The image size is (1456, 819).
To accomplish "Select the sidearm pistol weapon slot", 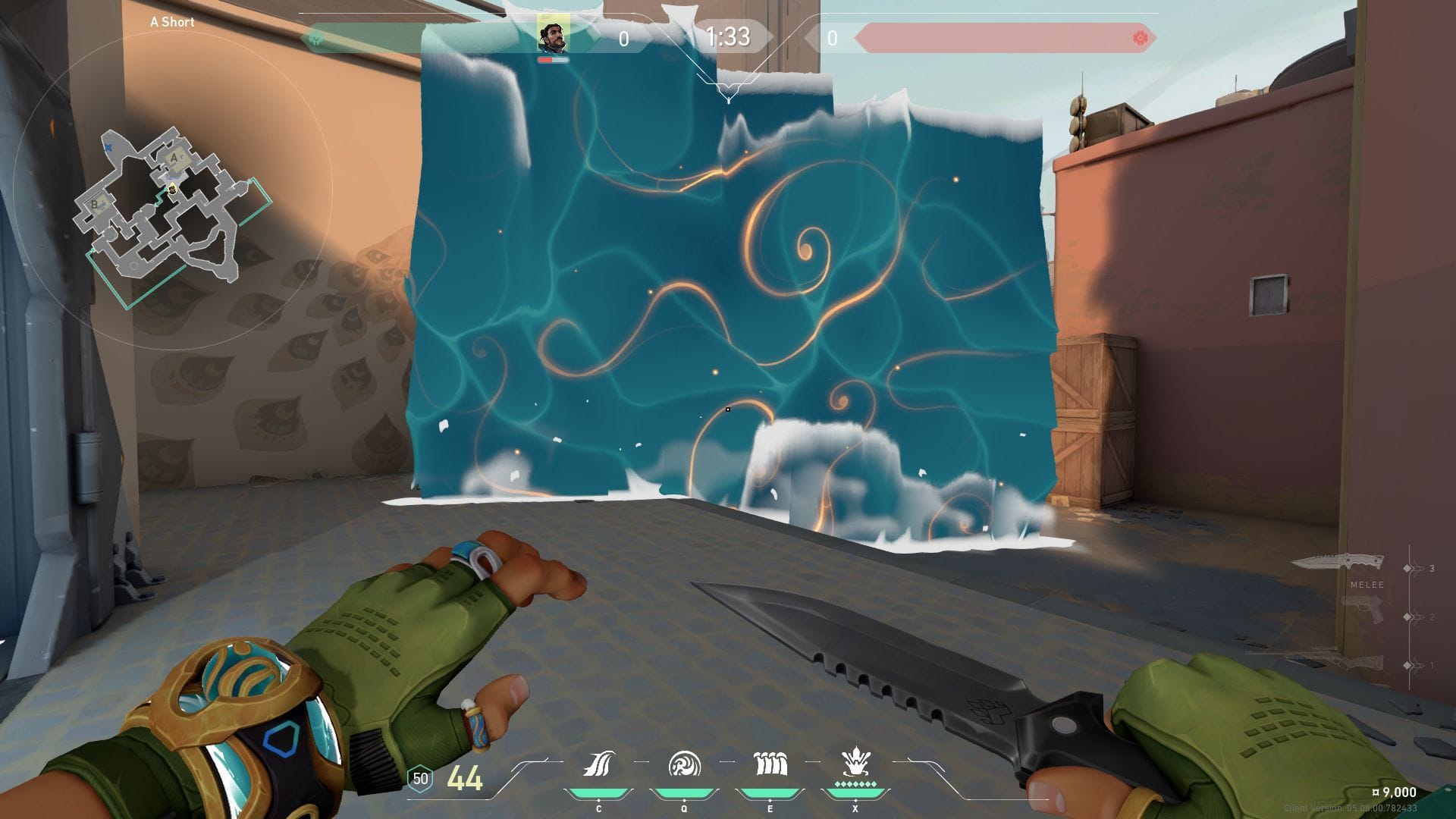I will 1363,611.
